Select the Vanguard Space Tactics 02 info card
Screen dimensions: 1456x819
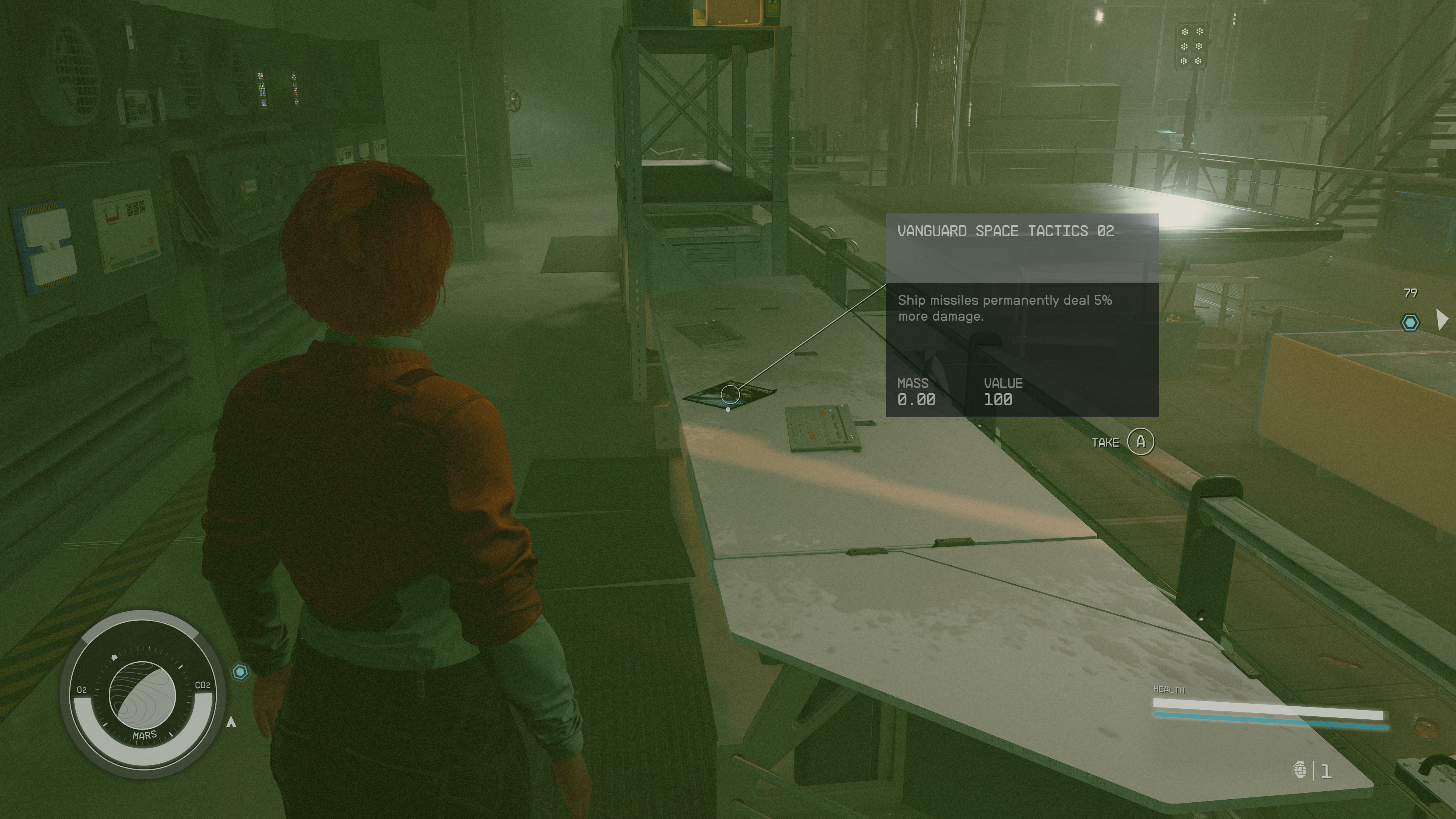click(x=1022, y=315)
